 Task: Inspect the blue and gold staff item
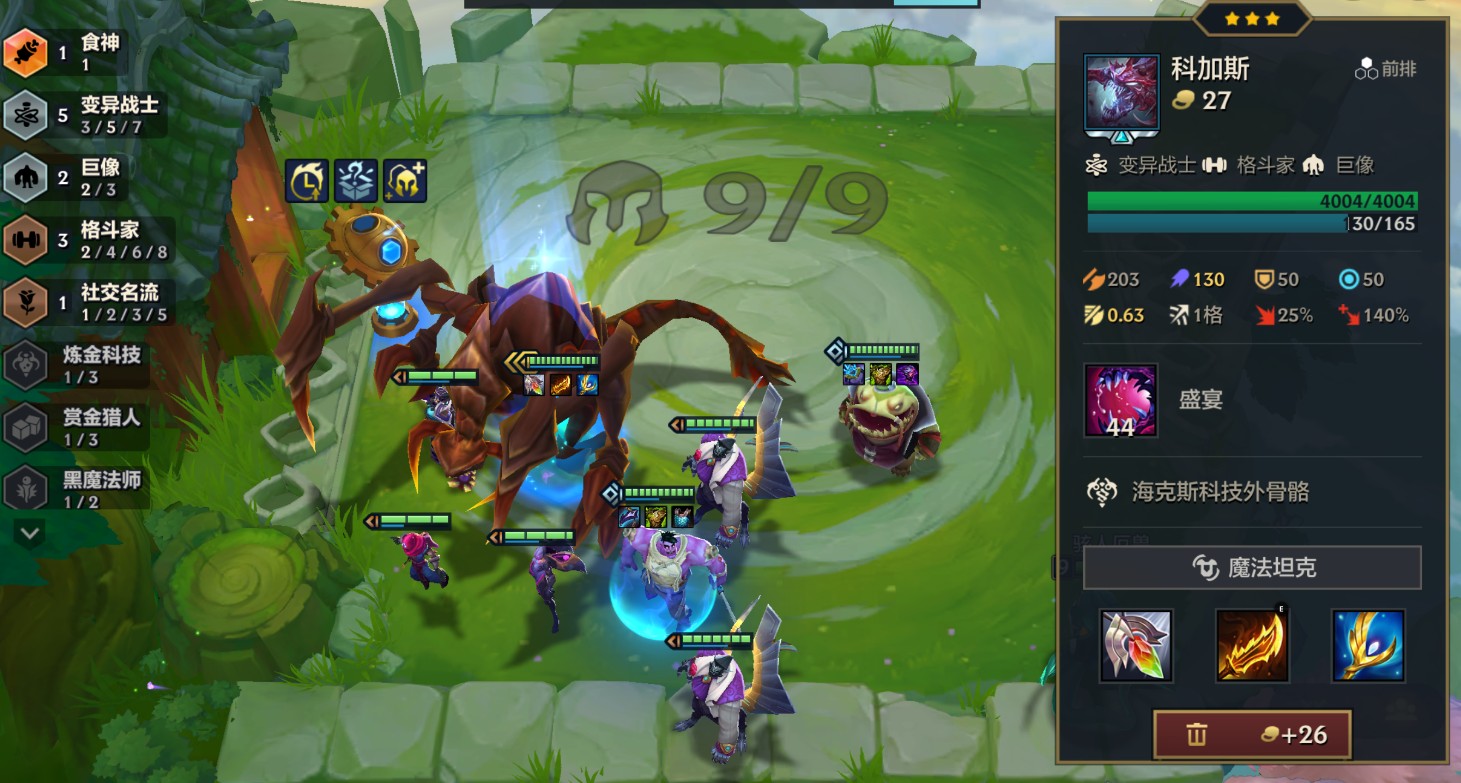coord(1368,645)
